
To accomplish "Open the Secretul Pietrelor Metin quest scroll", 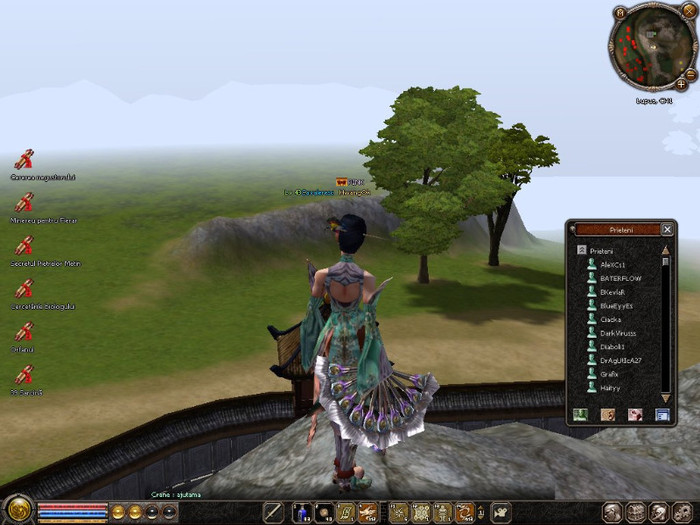I will click(x=24, y=245).
